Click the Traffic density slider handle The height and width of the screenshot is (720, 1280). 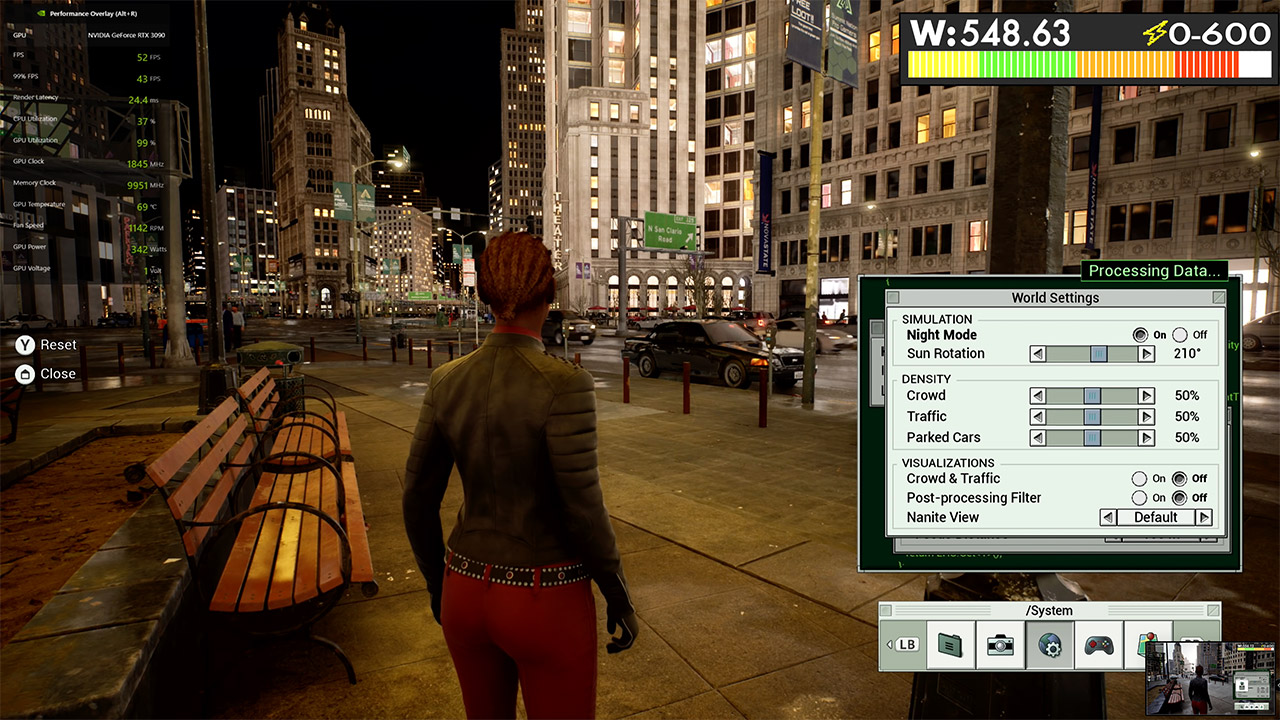coord(1092,417)
